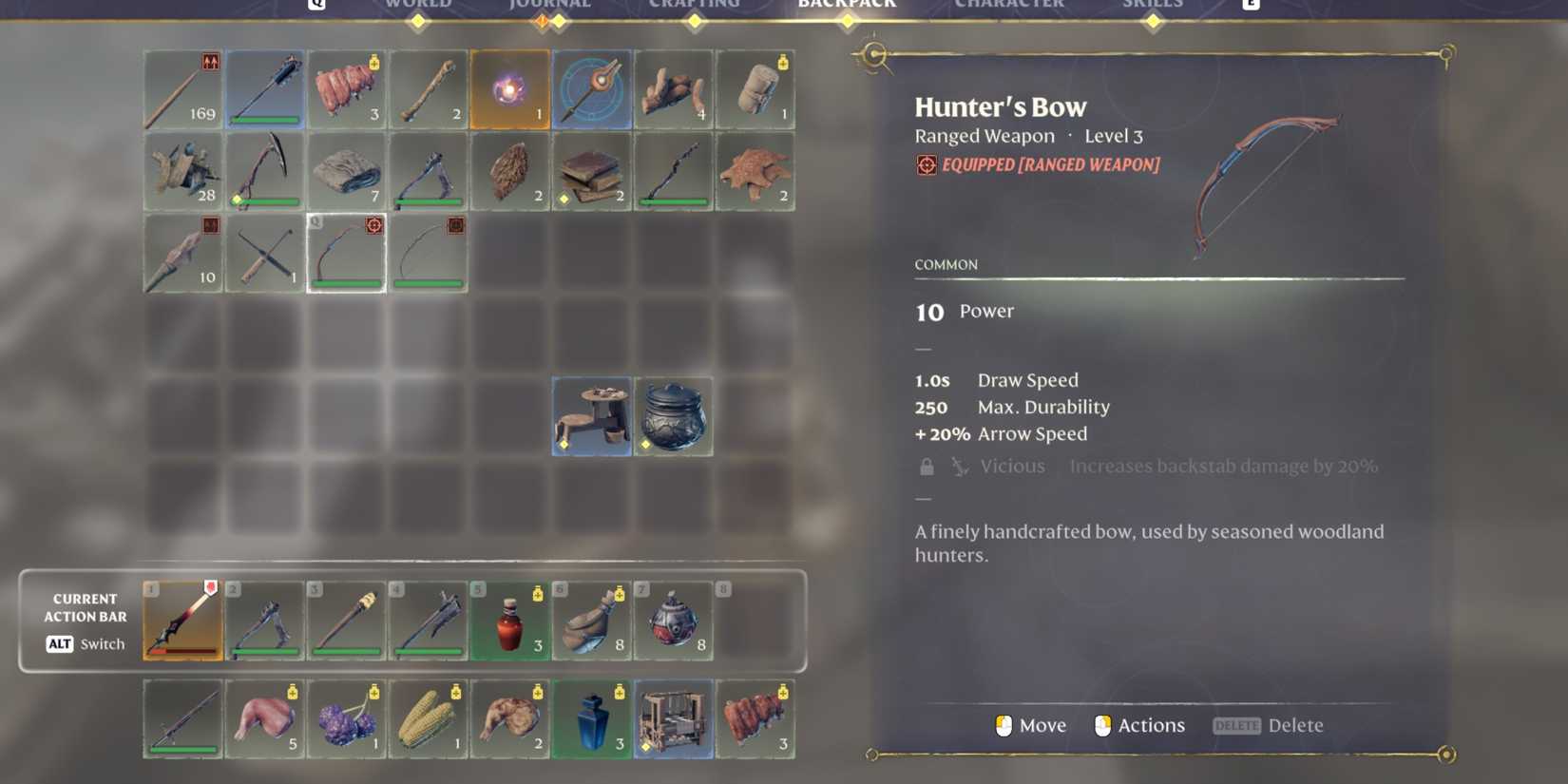The height and width of the screenshot is (784, 1568).
Task: Select the corn in the bottom row
Action: pos(429,717)
